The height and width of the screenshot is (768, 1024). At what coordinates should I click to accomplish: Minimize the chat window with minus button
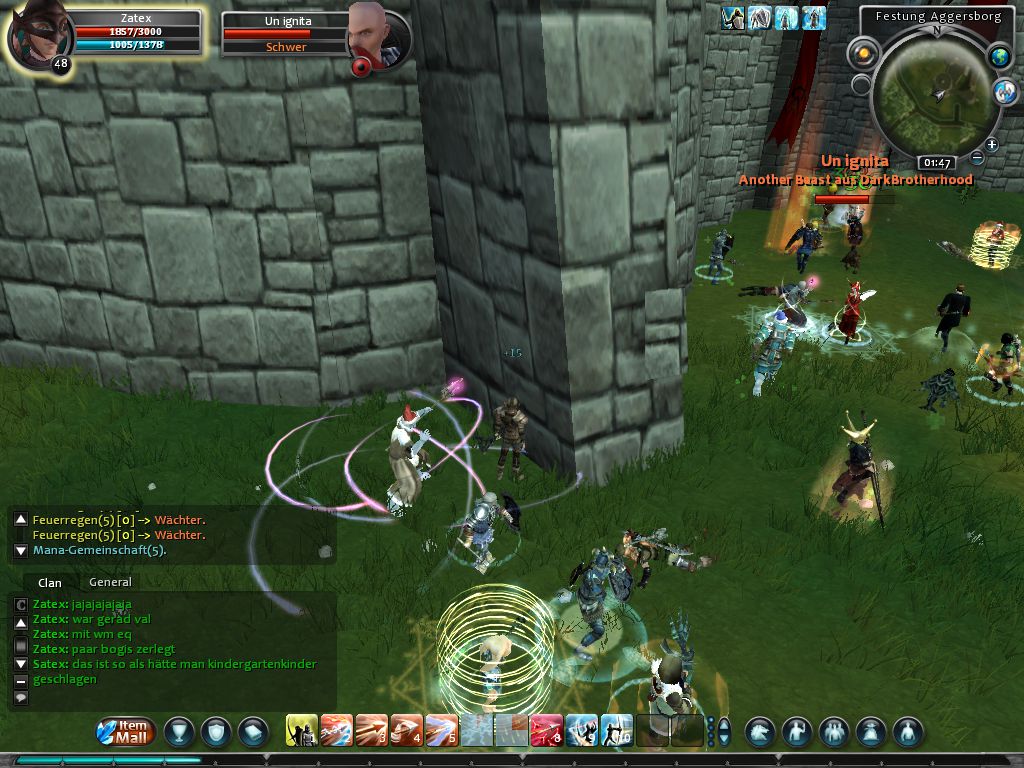(21, 681)
